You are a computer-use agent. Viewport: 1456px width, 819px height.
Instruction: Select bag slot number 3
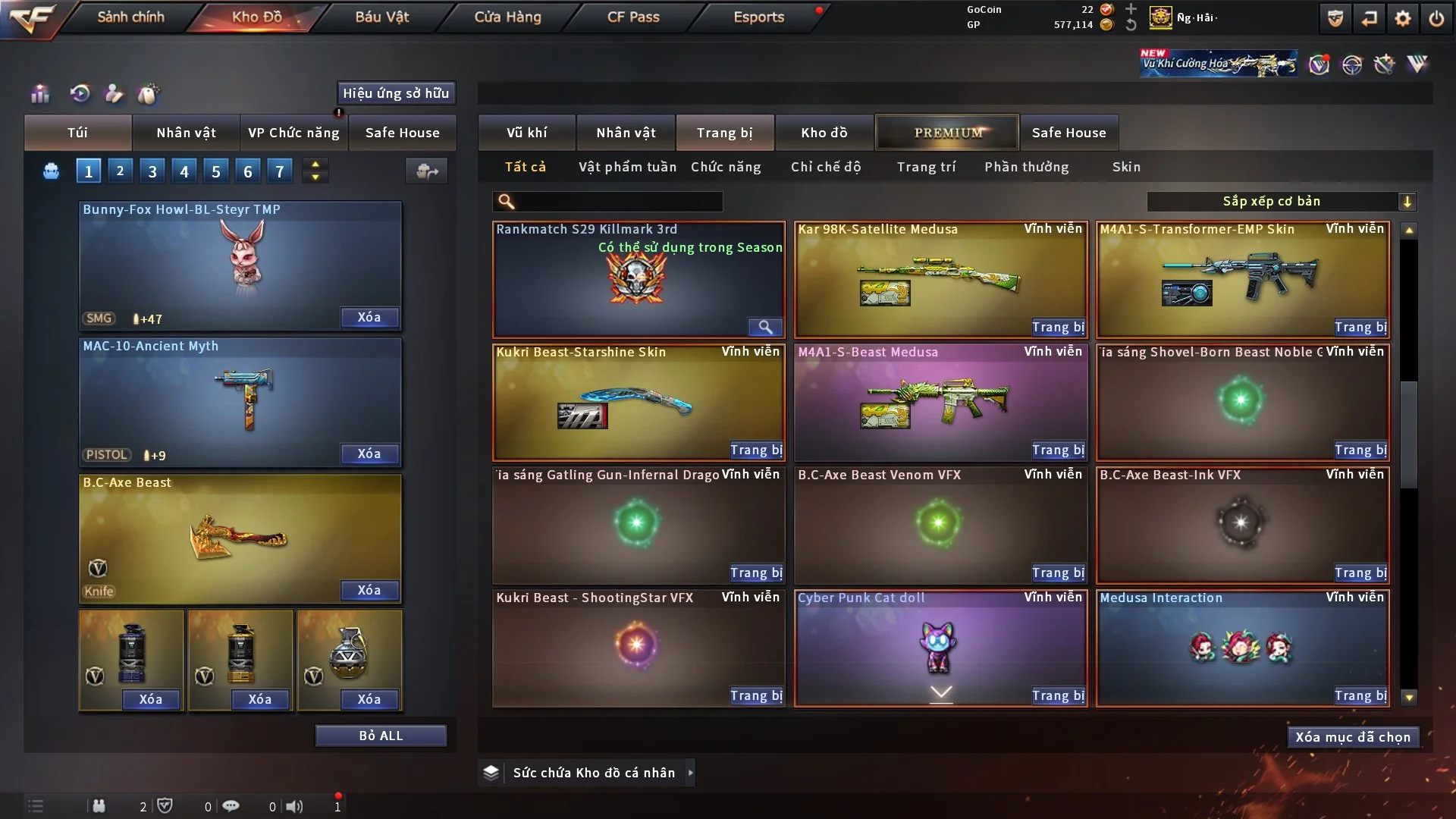pos(152,171)
